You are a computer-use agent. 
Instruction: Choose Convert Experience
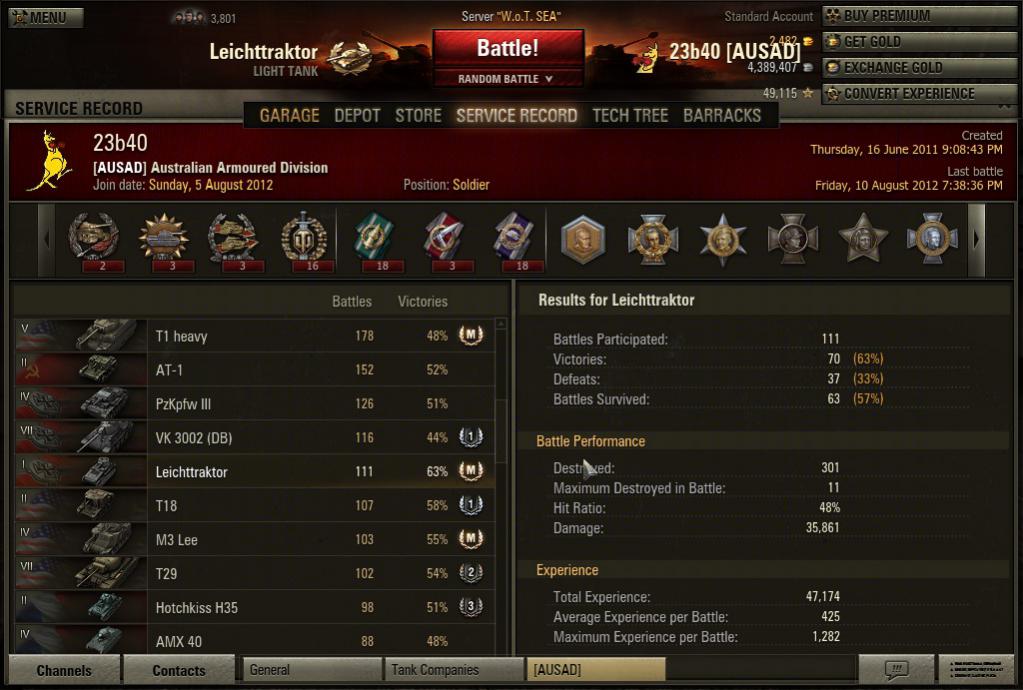pos(918,94)
